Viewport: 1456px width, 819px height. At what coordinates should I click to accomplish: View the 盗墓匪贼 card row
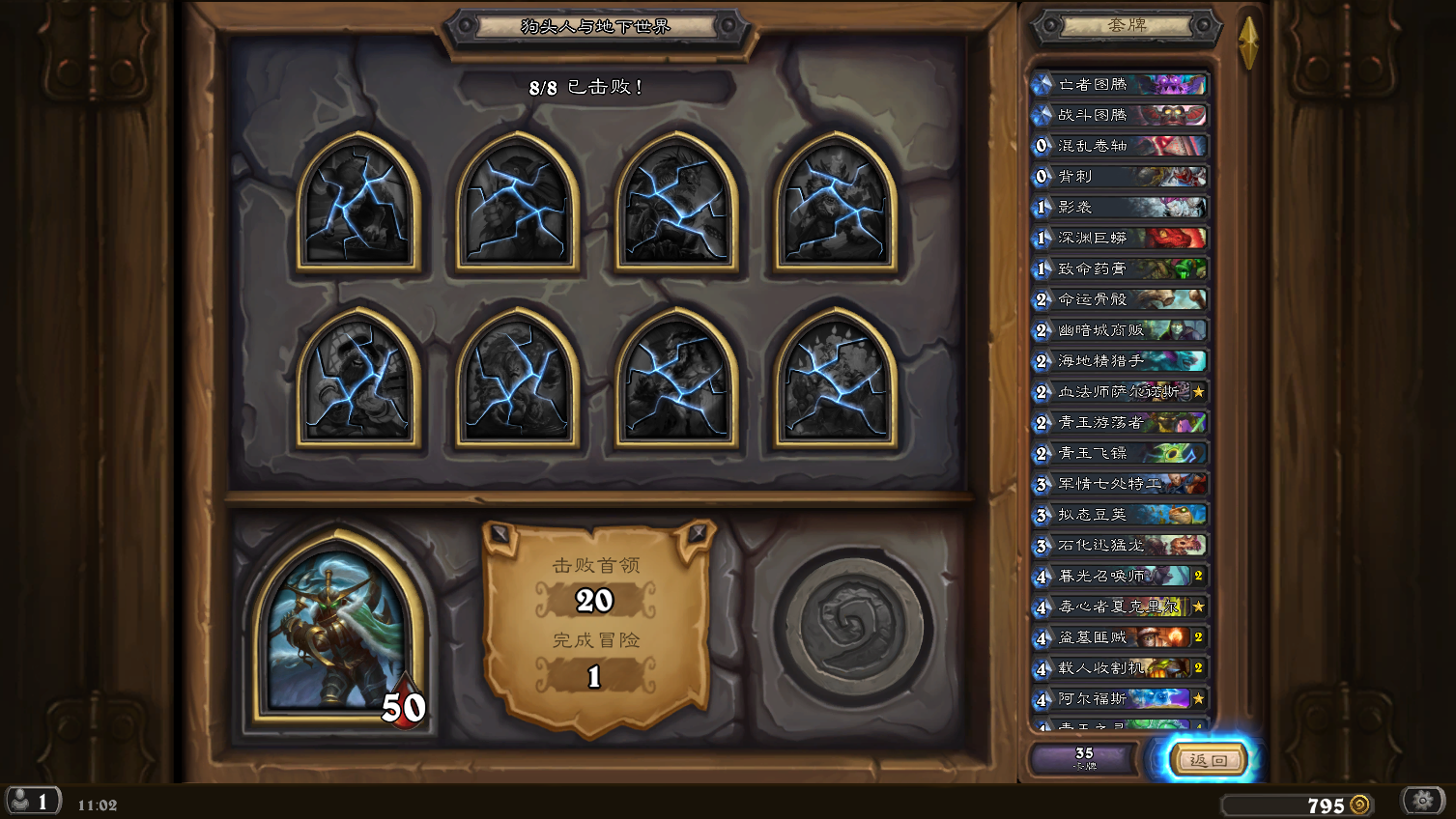pos(1121,637)
